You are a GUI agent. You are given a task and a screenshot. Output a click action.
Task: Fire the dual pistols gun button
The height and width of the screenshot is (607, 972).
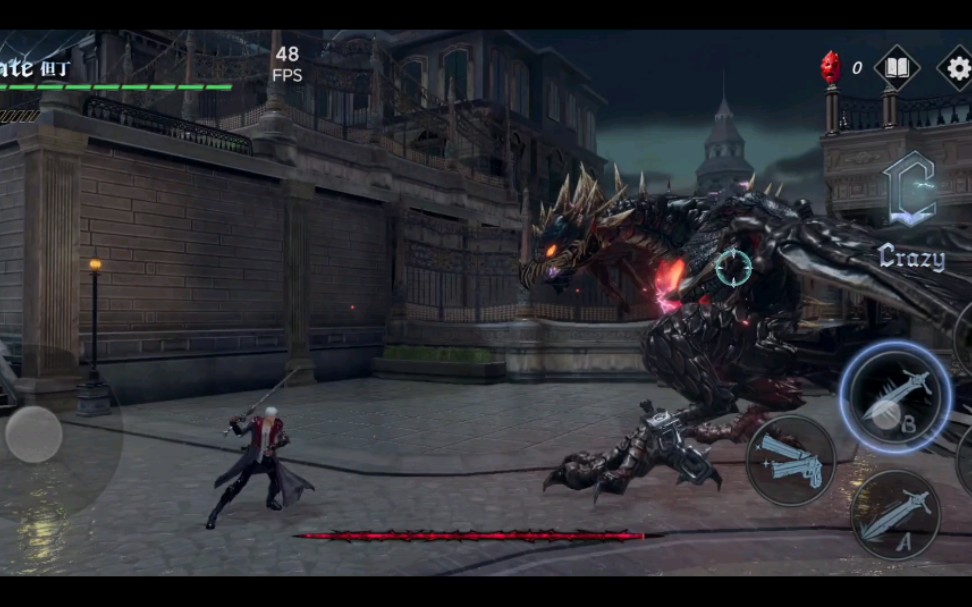[x=791, y=460]
